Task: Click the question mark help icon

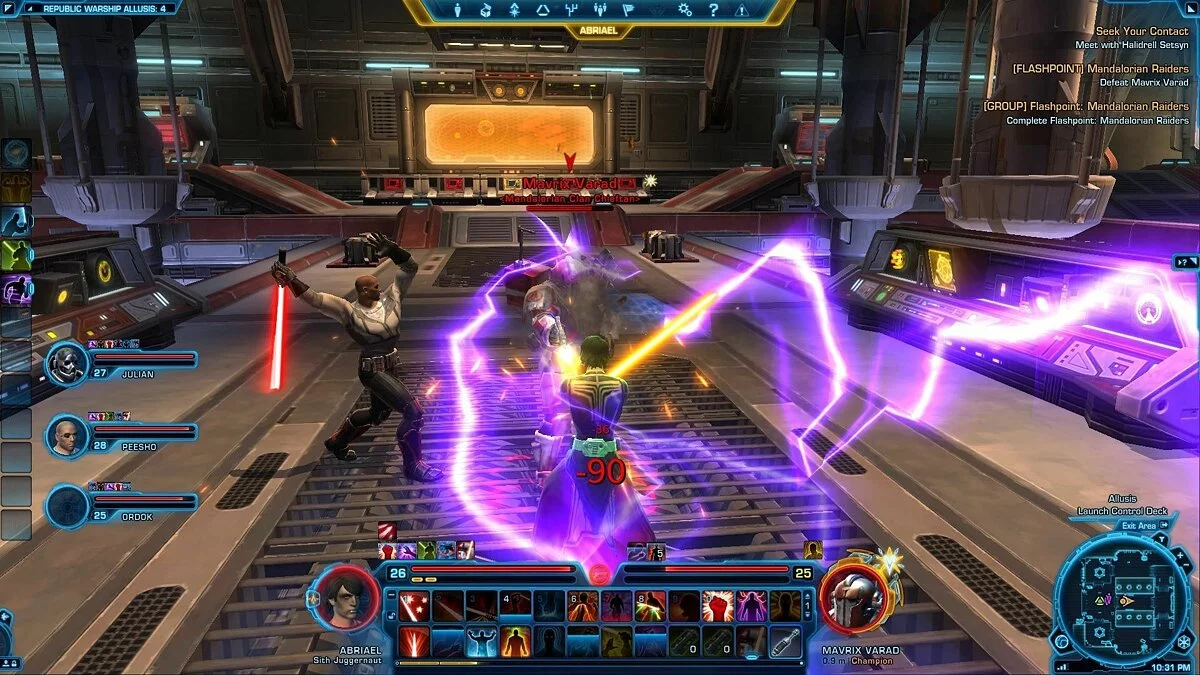Action: (x=713, y=9)
